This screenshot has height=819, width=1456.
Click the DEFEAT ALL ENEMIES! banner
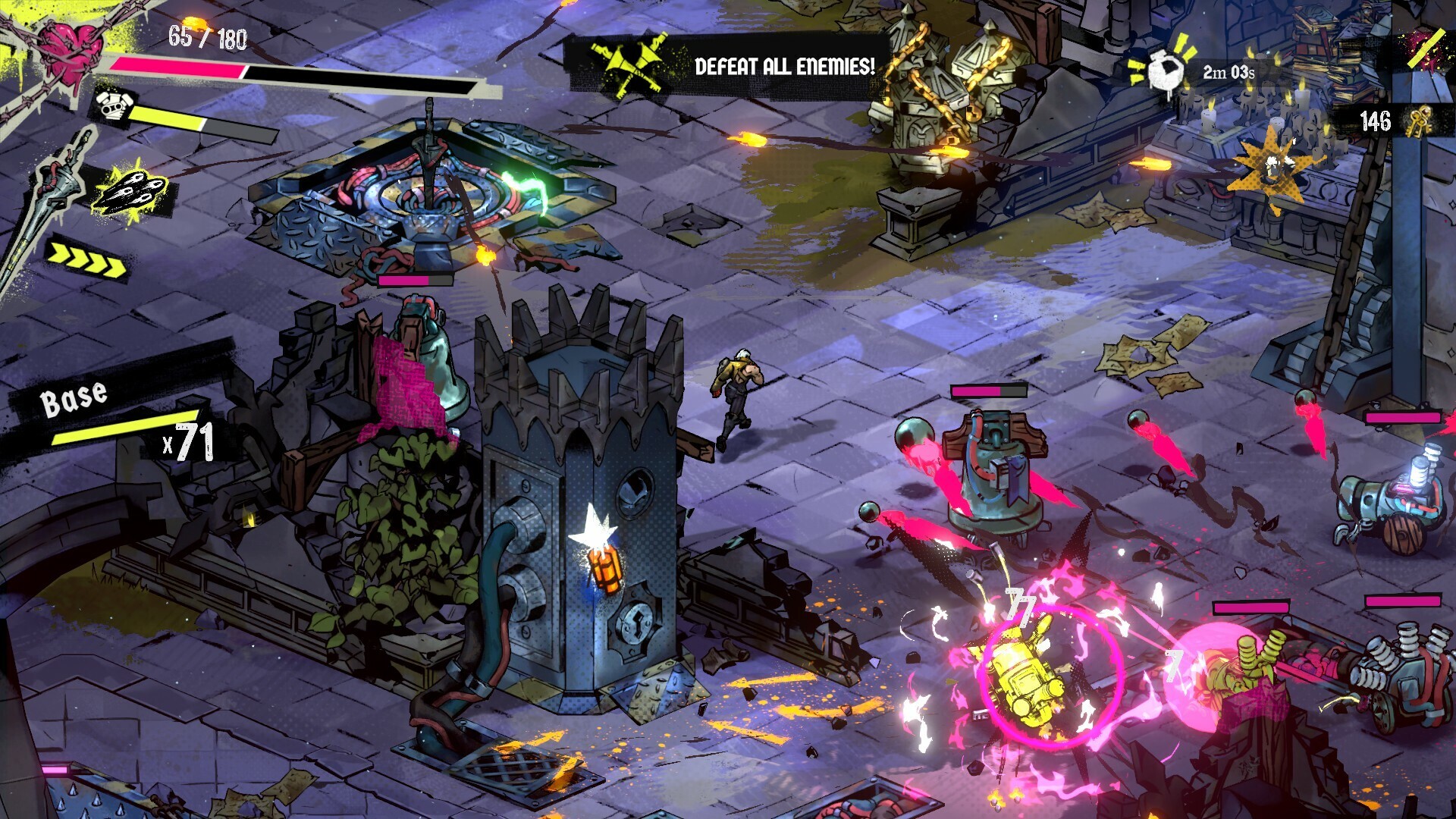coord(785,66)
